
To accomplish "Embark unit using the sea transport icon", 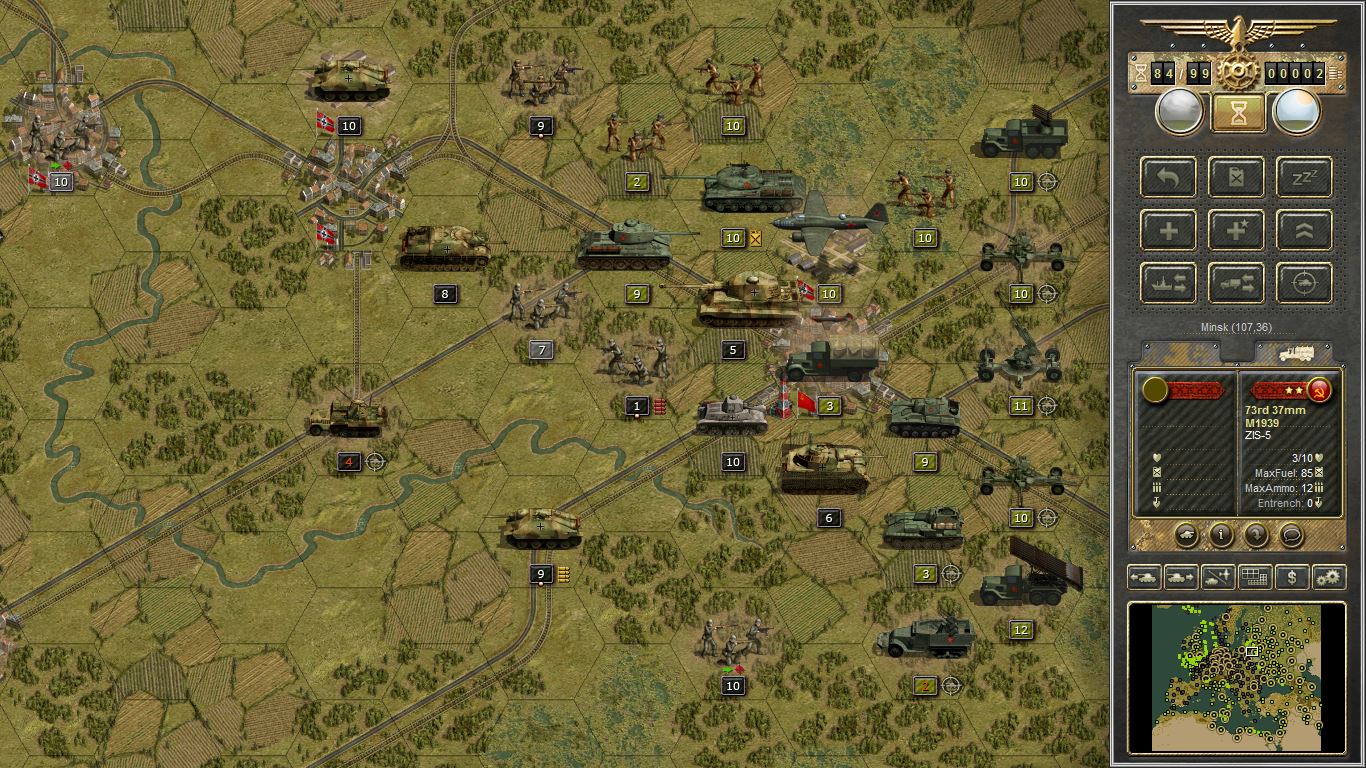I will (1167, 282).
